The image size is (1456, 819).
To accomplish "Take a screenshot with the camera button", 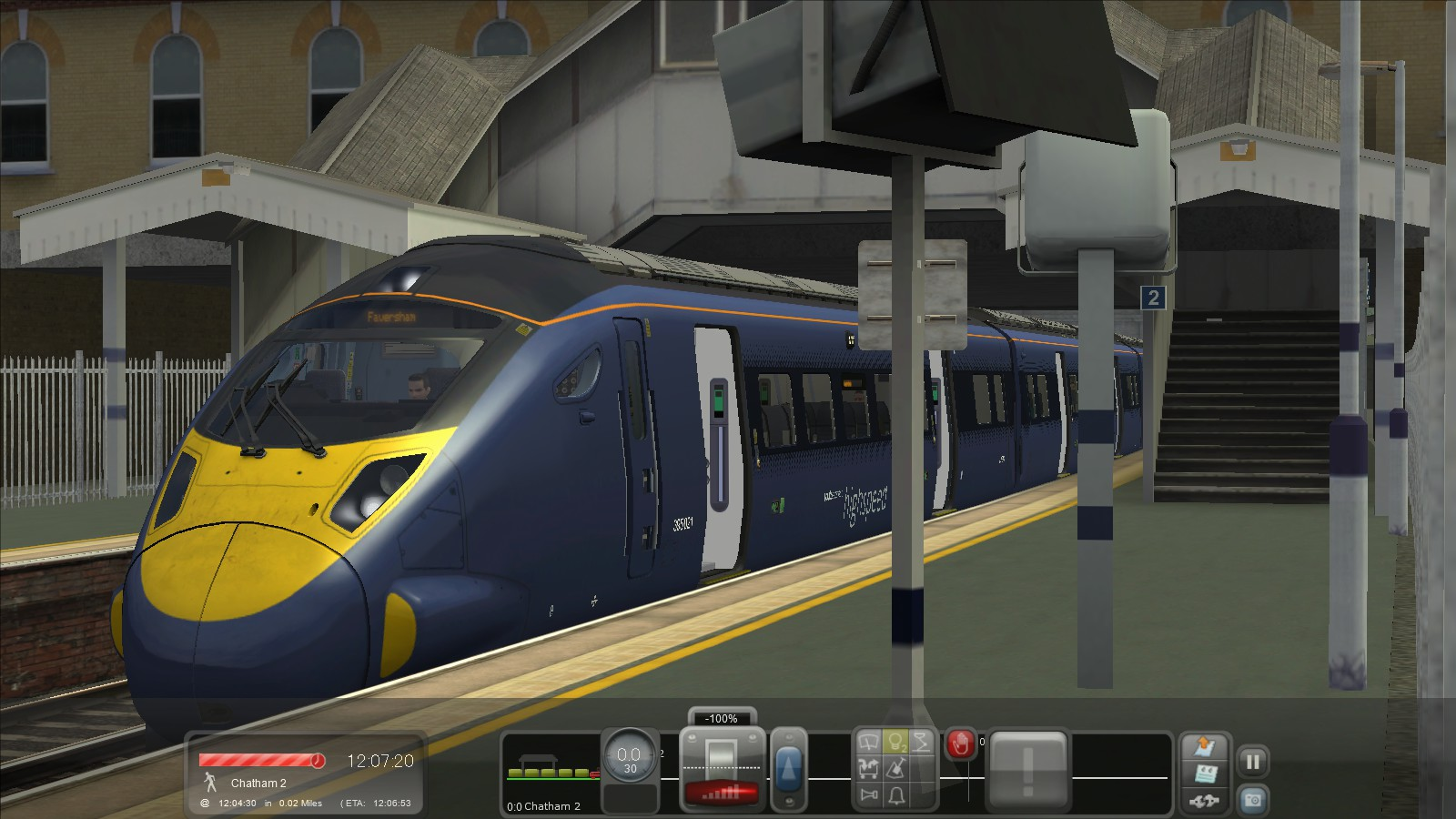I will coord(1253,800).
